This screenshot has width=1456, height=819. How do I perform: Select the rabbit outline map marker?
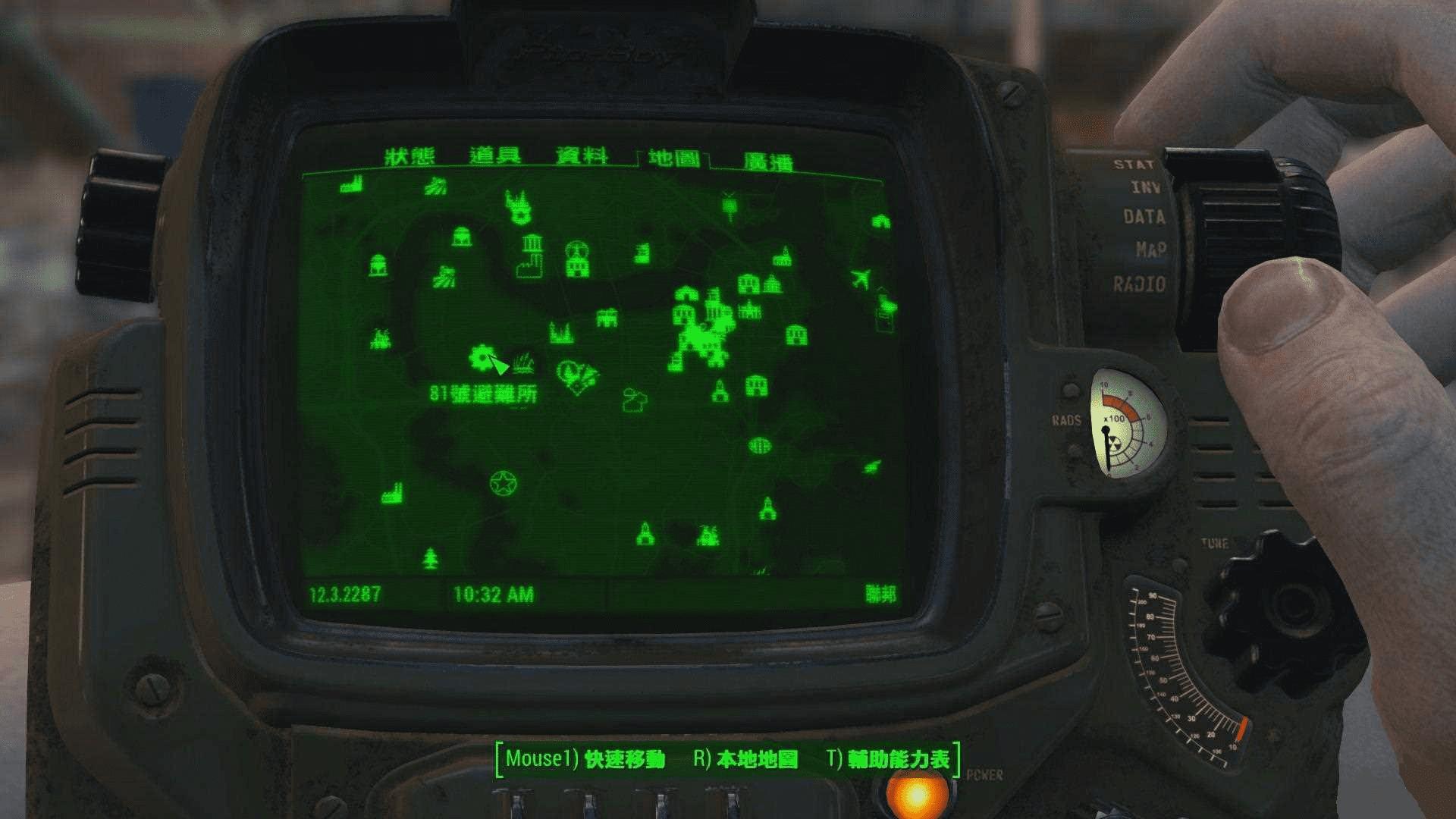click(633, 400)
